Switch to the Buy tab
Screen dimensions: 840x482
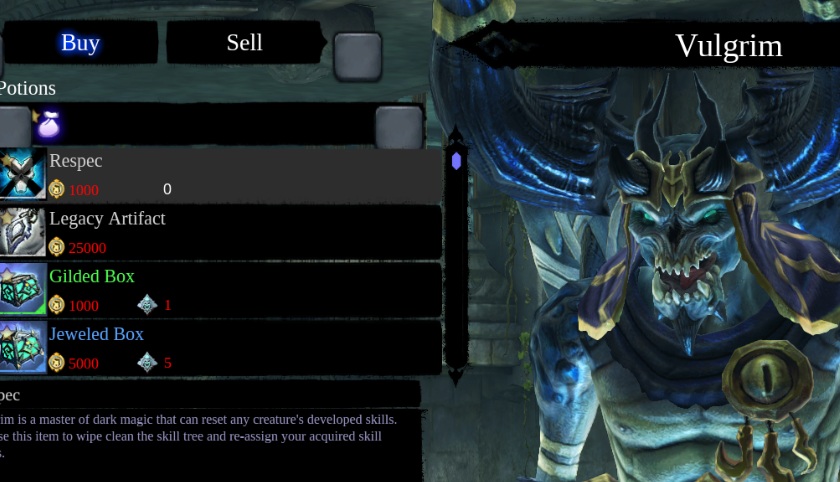click(x=80, y=43)
